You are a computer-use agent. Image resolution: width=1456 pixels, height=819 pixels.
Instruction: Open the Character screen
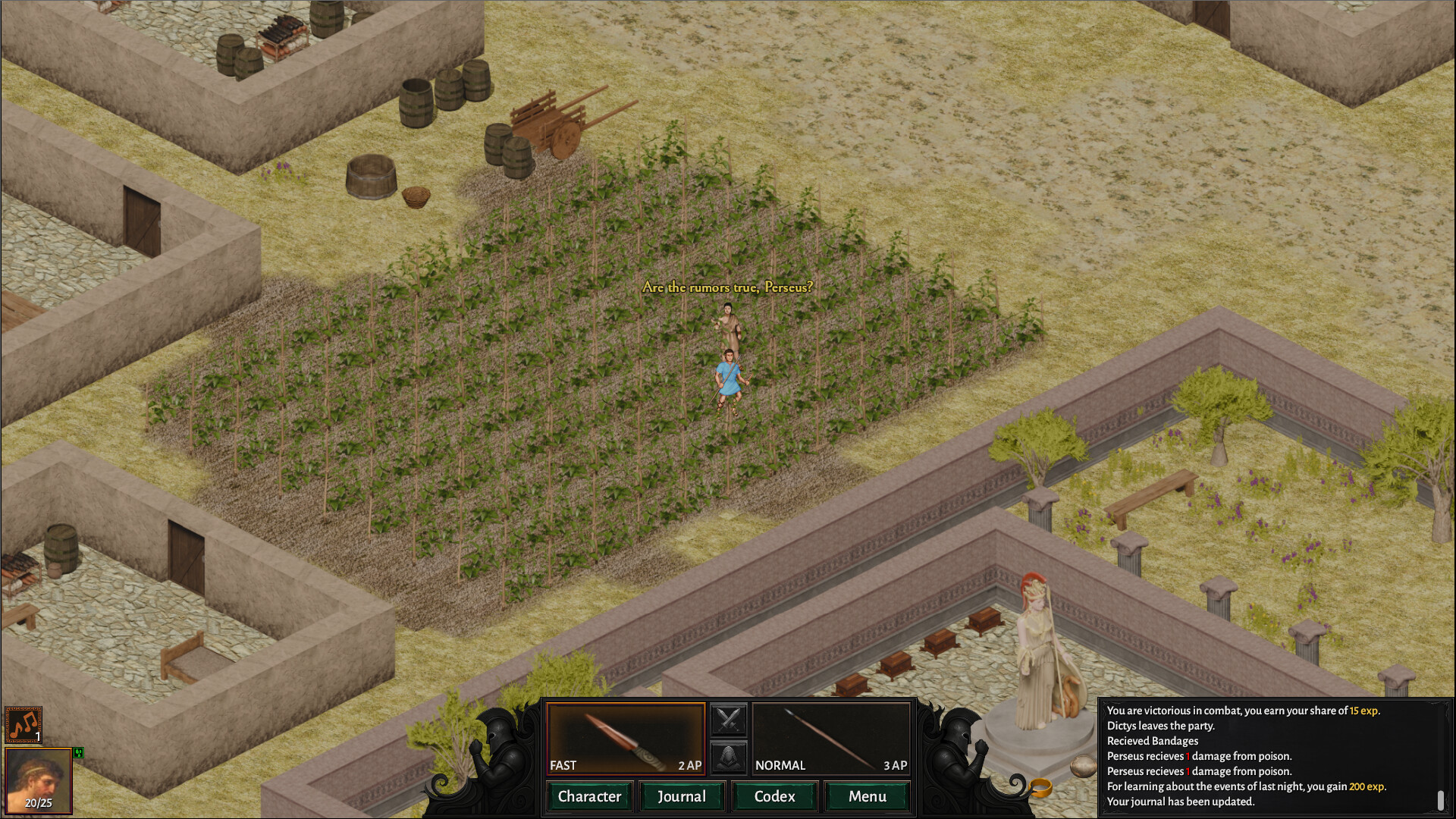[x=588, y=796]
